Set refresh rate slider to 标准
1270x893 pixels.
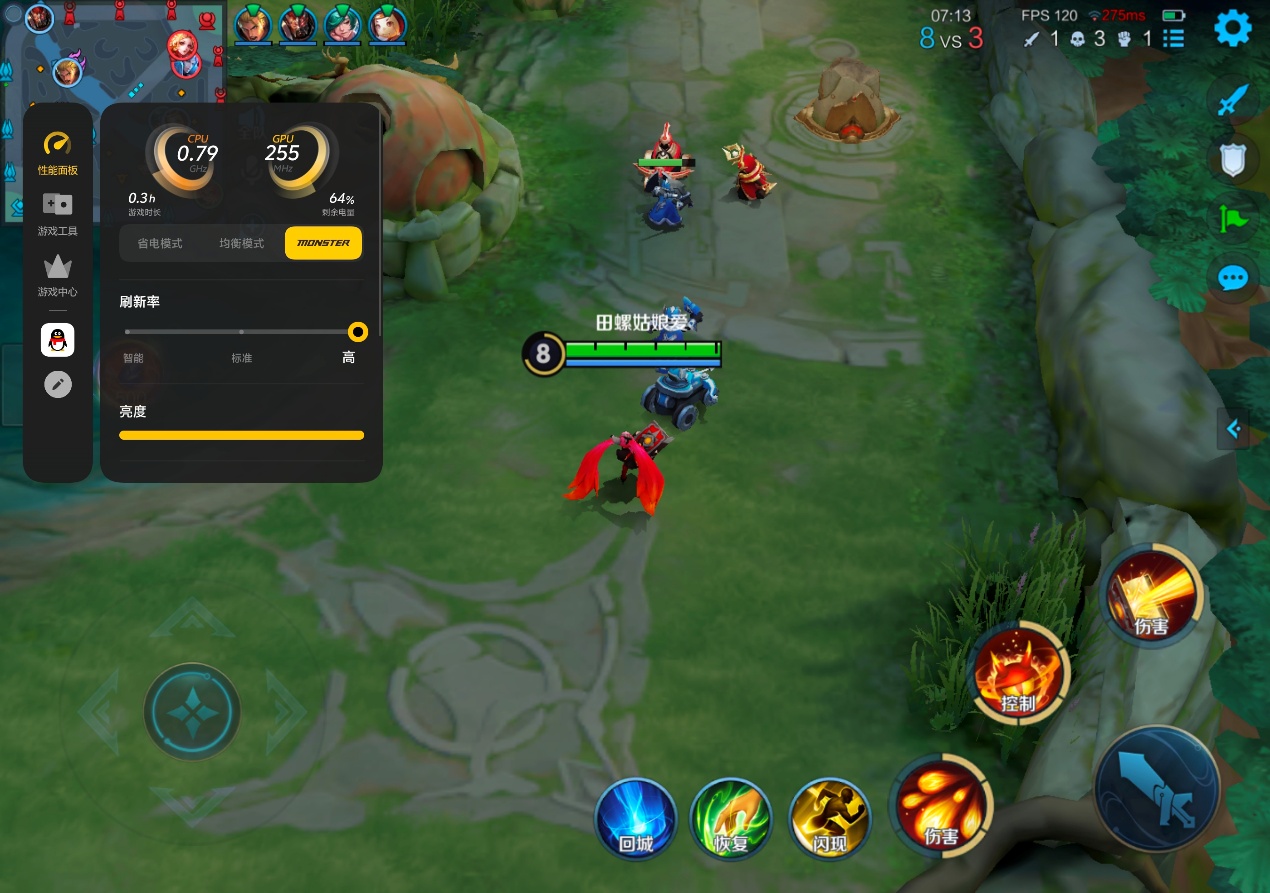tap(241, 332)
